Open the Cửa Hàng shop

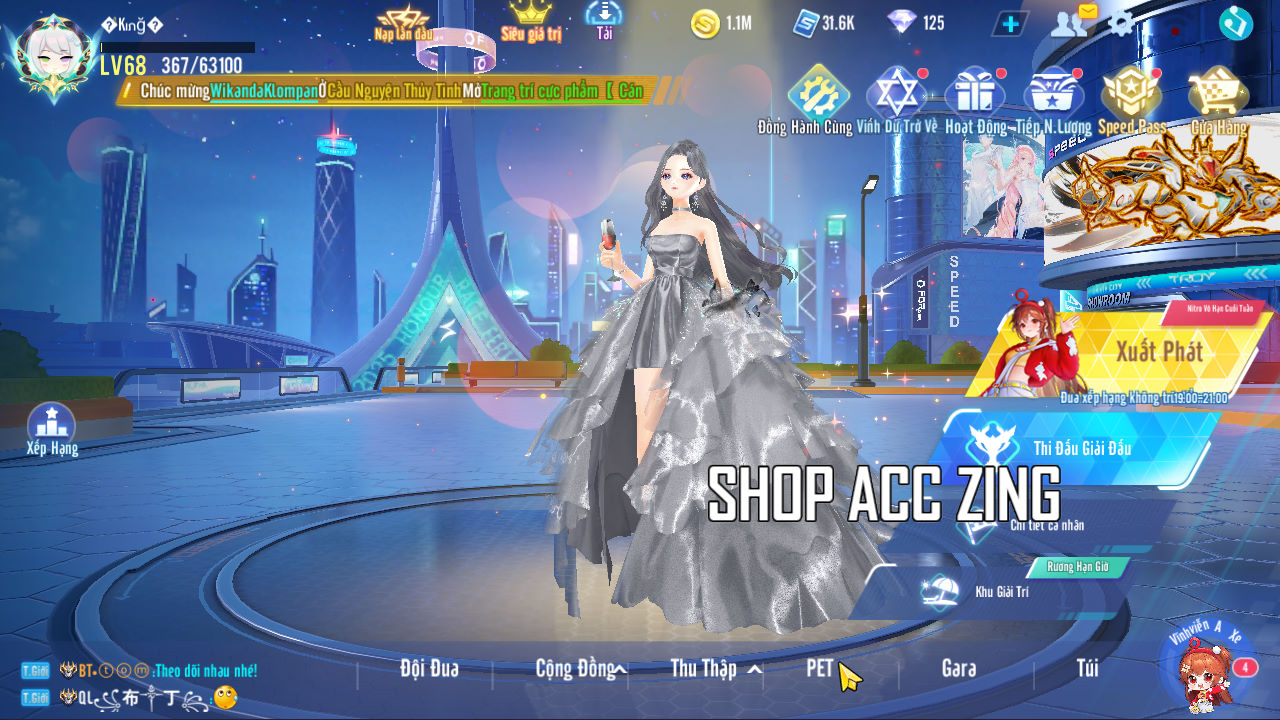1217,98
